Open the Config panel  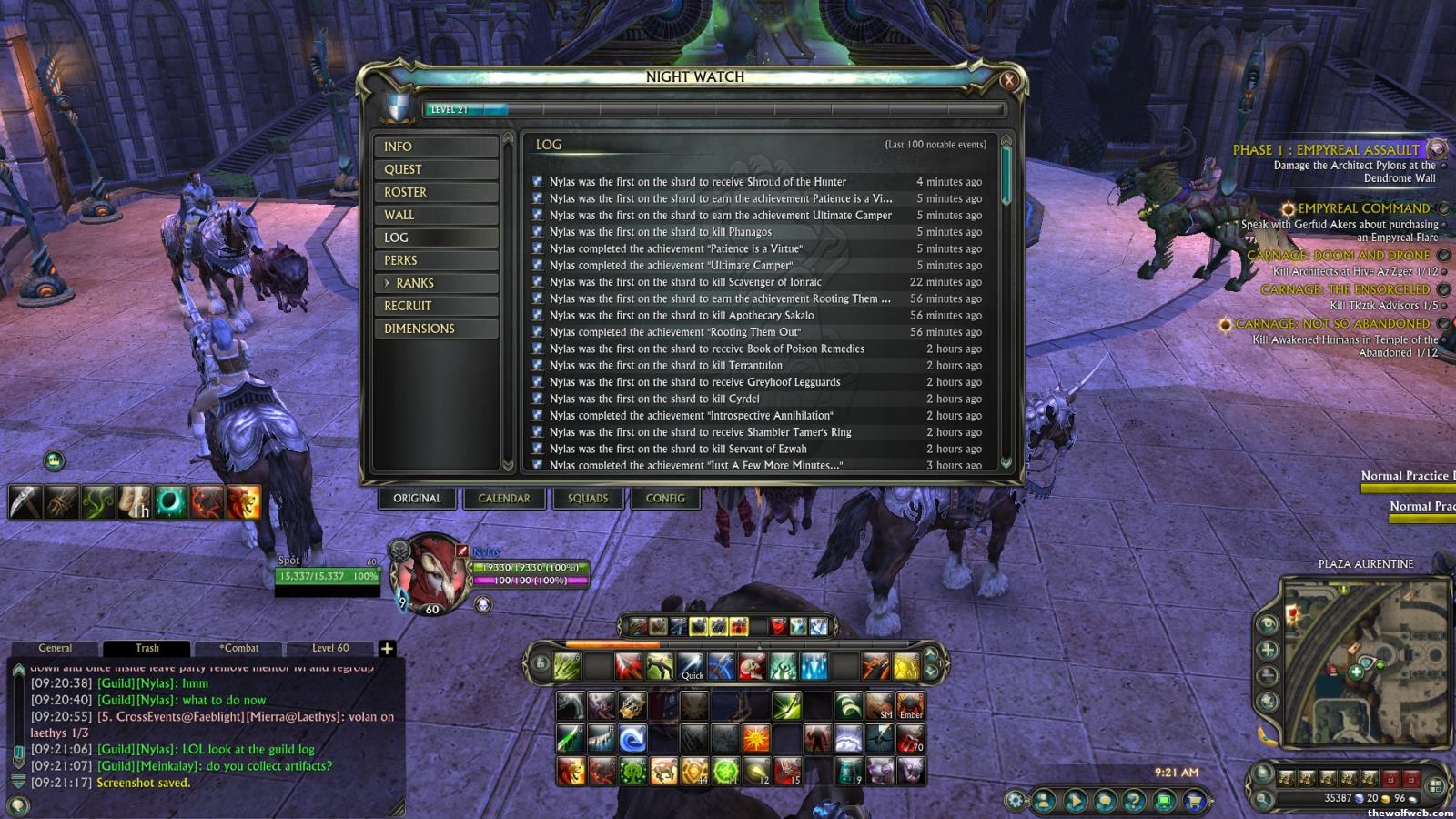tap(665, 499)
